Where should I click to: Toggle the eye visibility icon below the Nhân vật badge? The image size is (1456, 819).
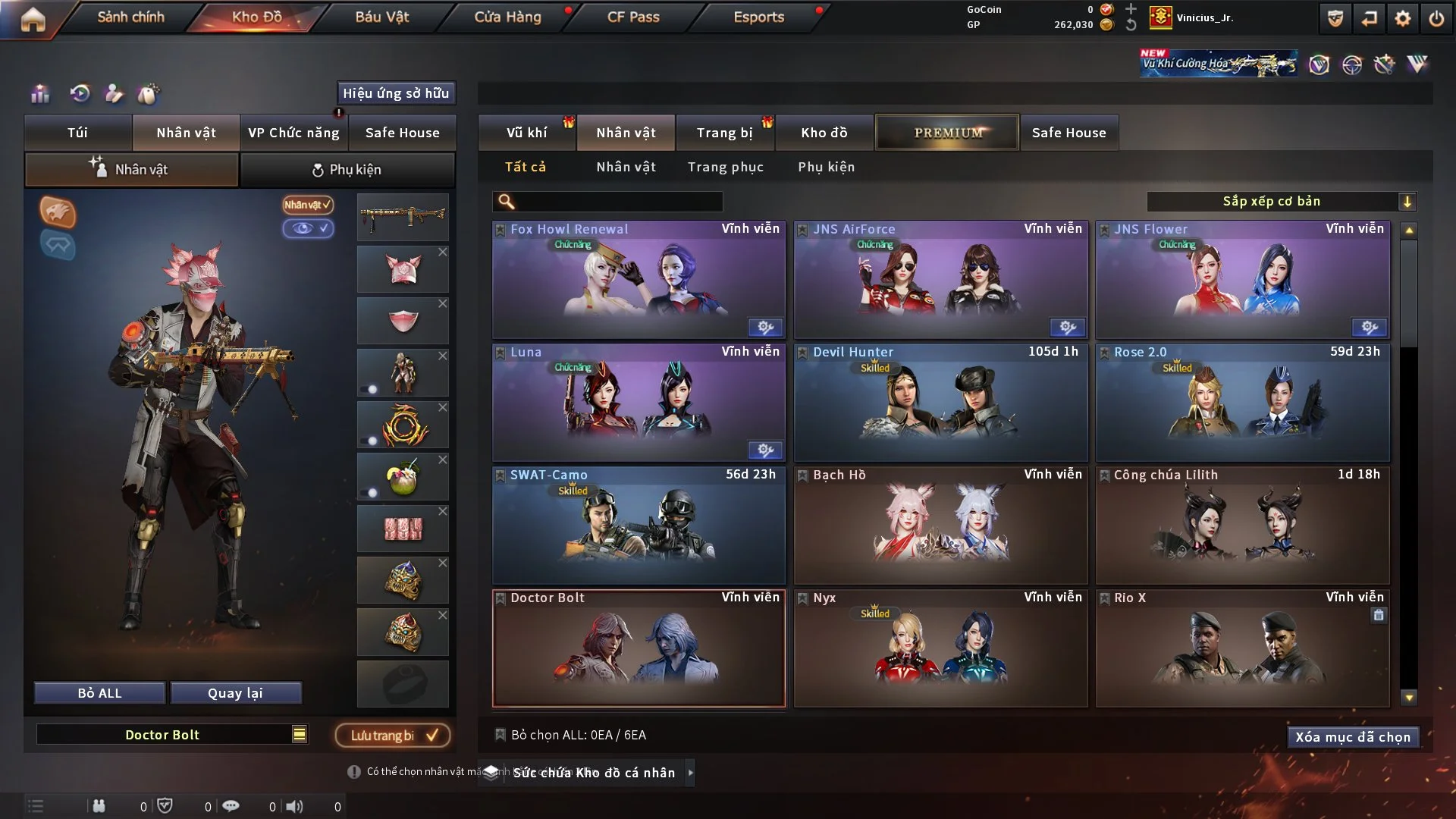click(309, 229)
